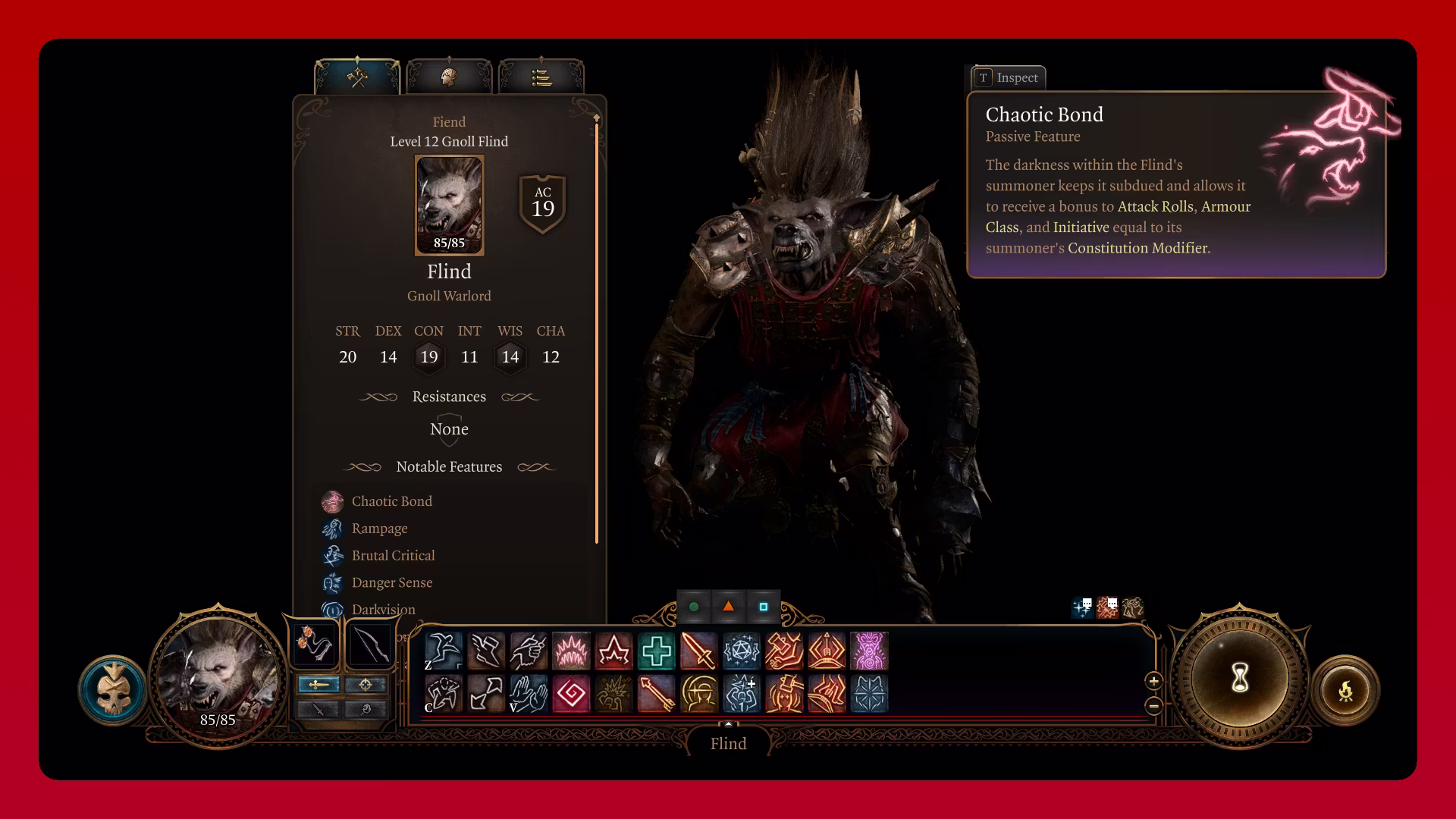This screenshot has width=1456, height=819.
Task: Open the rightmost list tab above the panel
Action: point(541,75)
